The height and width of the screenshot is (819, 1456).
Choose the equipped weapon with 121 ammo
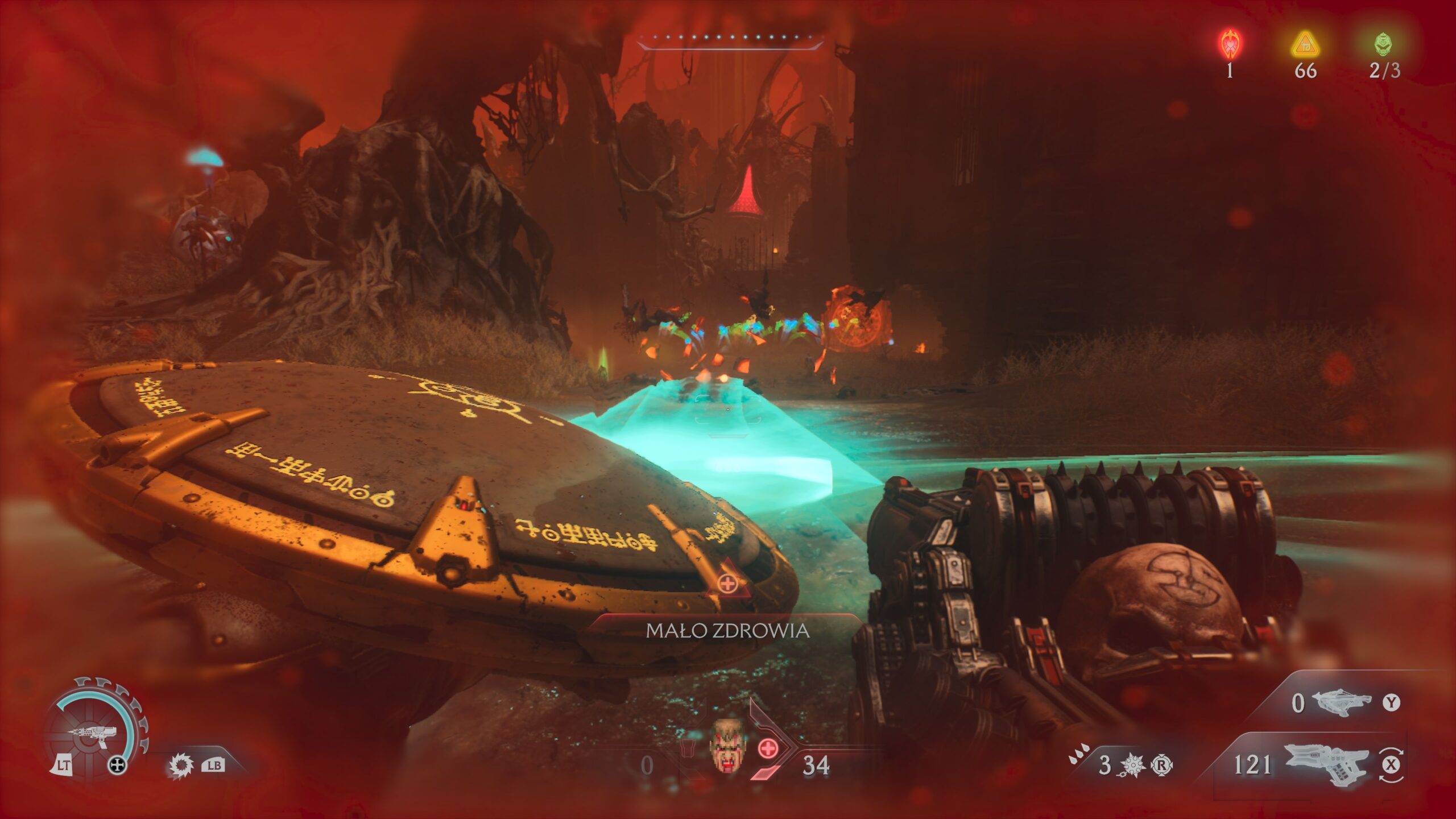pyautogui.click(x=1326, y=763)
